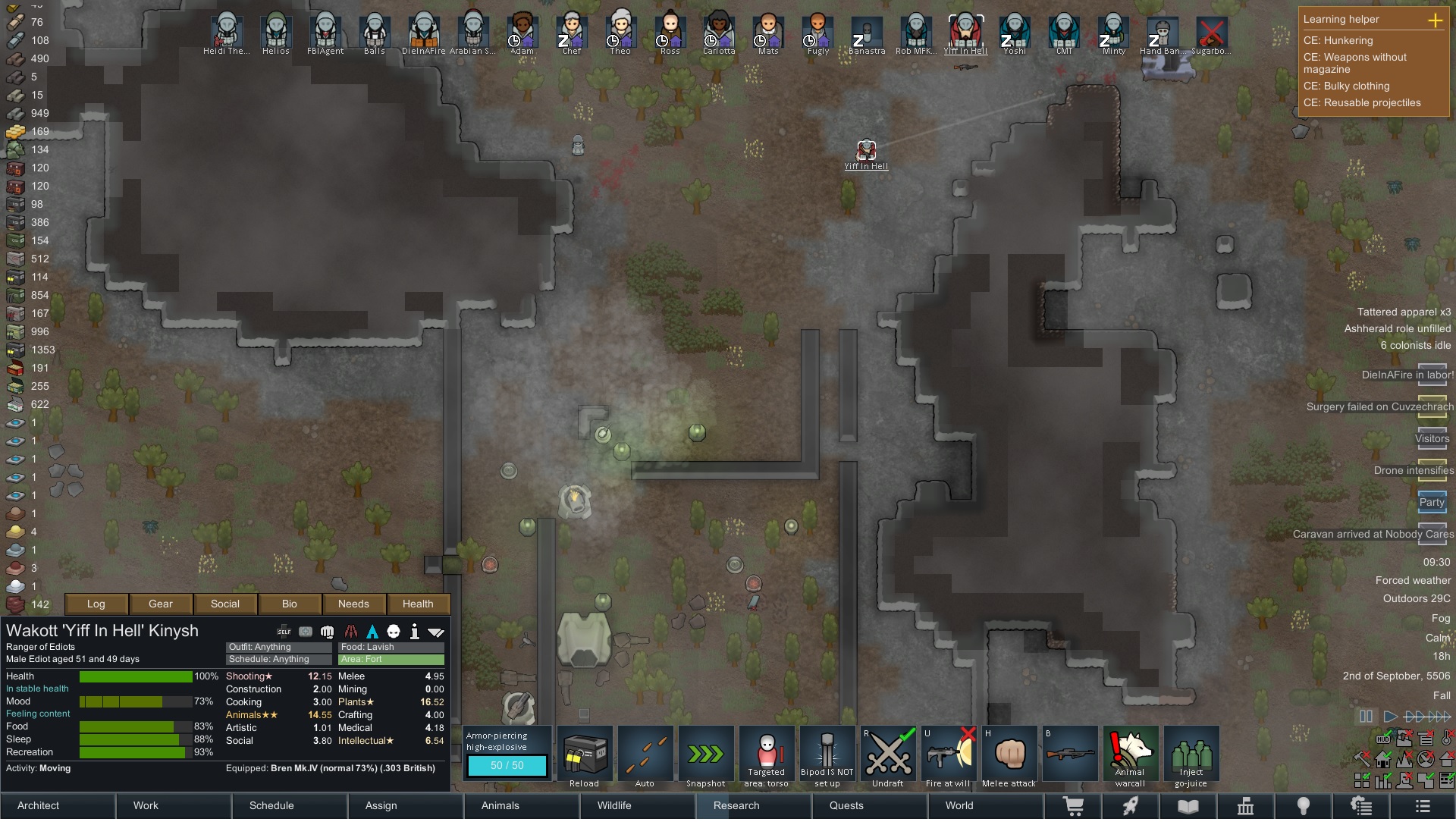The width and height of the screenshot is (1456, 822).
Task: Toggle Fire at will
Action: pos(949,754)
